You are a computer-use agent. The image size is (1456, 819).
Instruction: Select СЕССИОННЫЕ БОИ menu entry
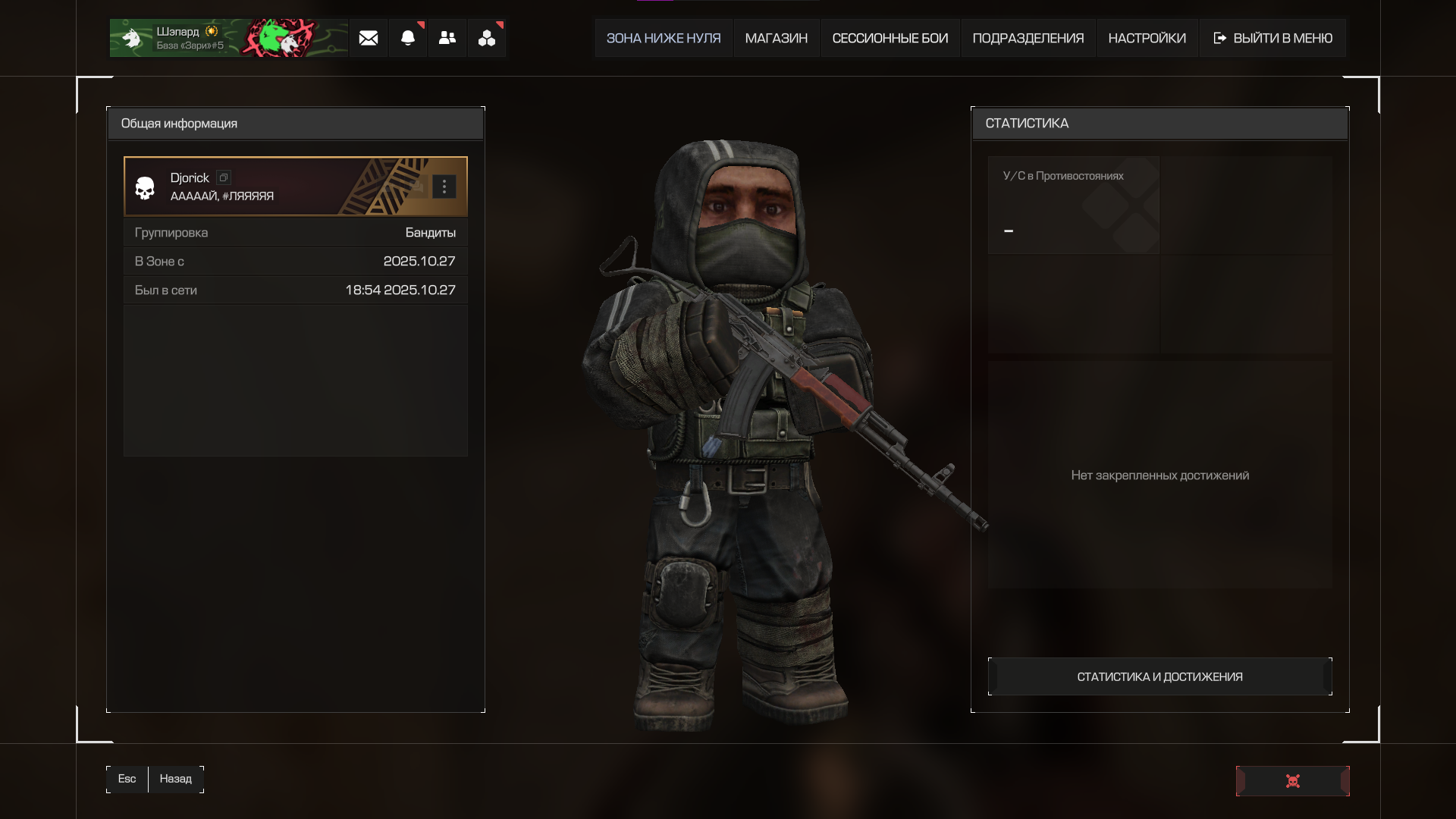click(890, 39)
